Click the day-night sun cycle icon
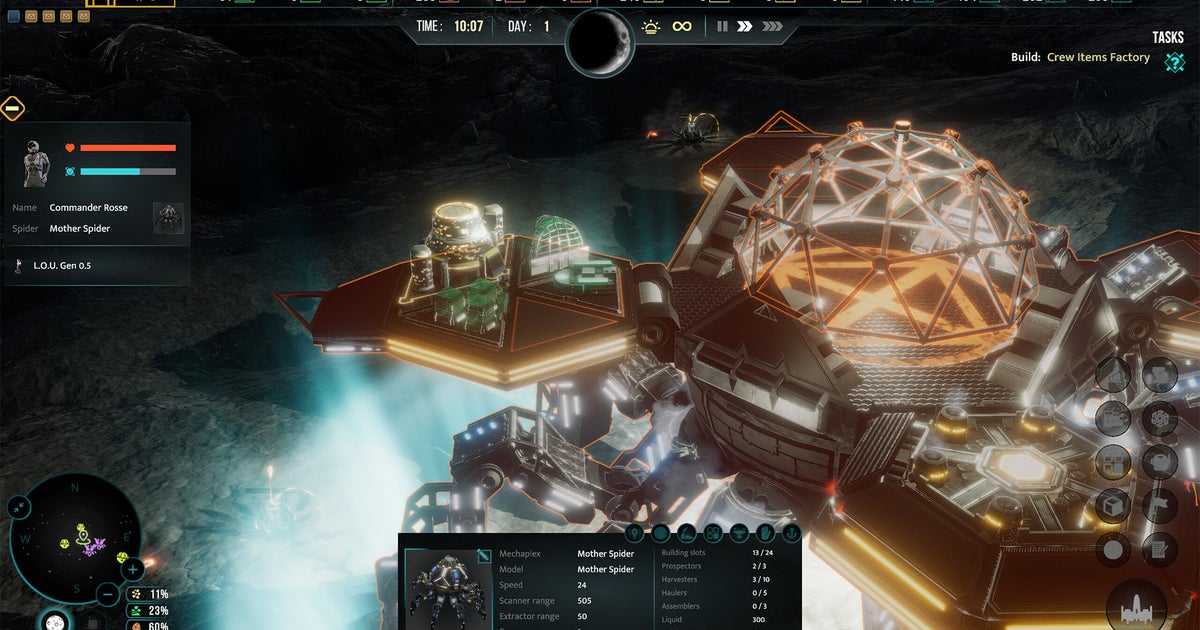This screenshot has width=1200, height=630. (651, 27)
